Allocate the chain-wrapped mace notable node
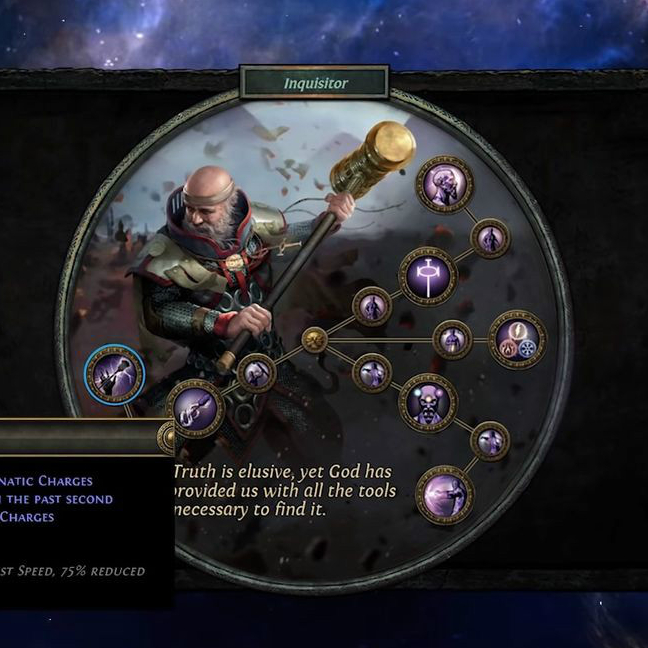This screenshot has width=648, height=648. tap(195, 409)
